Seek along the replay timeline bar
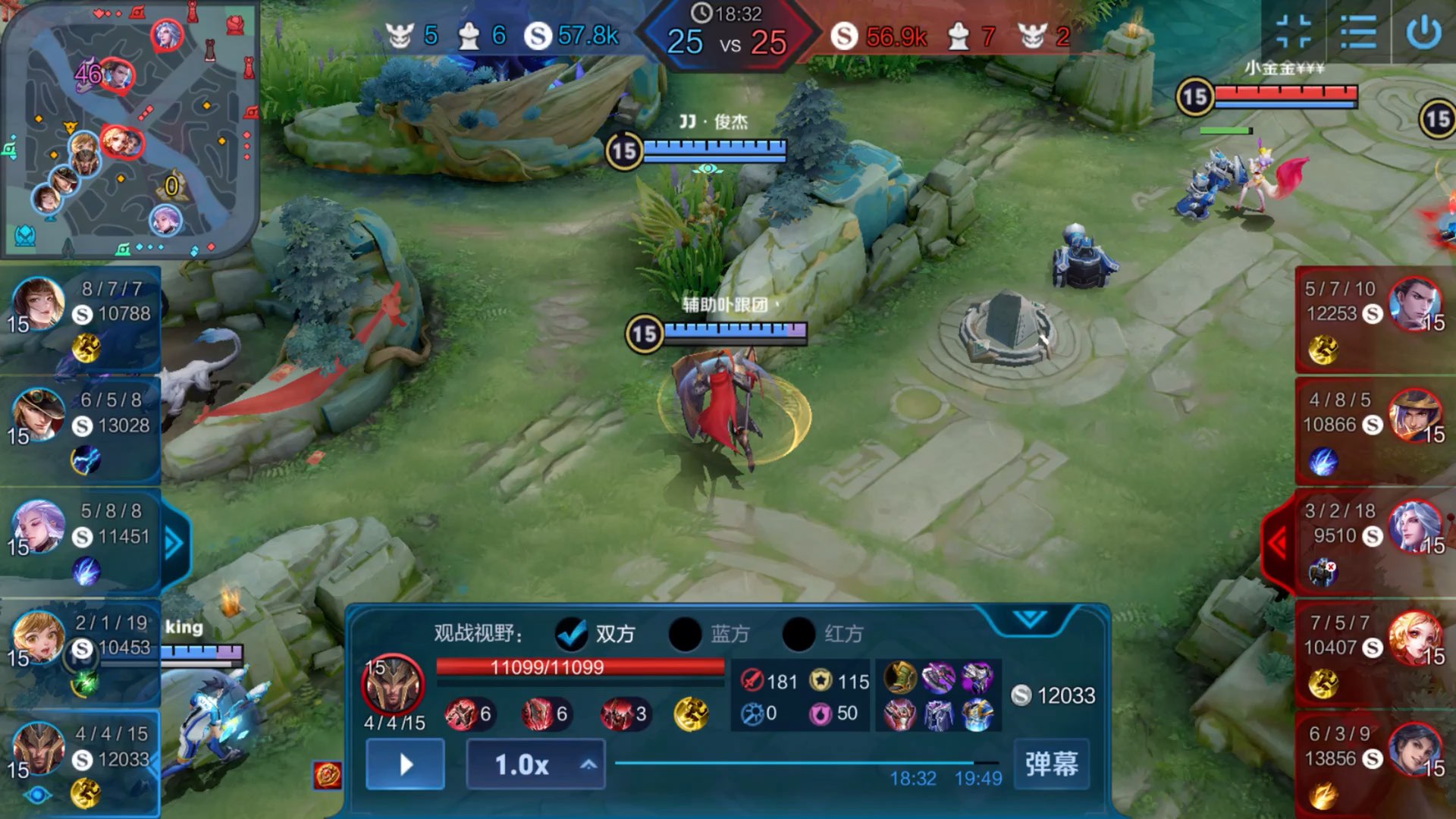The height and width of the screenshot is (819, 1456). tap(795, 763)
